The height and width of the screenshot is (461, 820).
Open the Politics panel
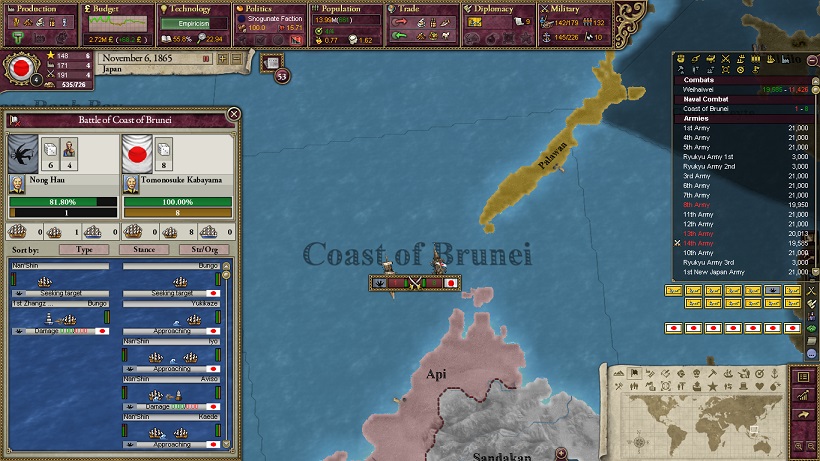(270, 9)
